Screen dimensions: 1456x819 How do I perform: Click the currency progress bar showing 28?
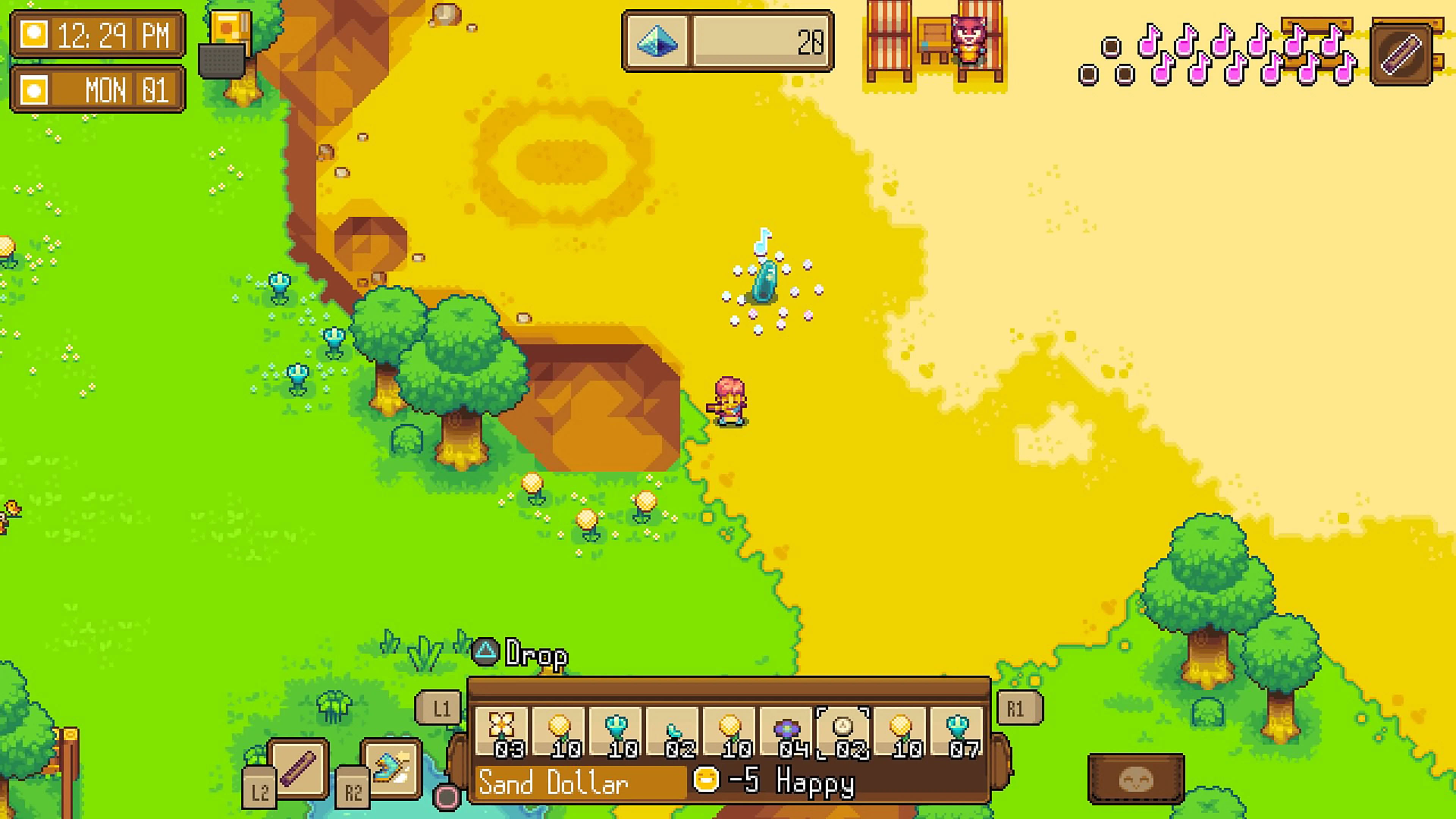pyautogui.click(x=760, y=42)
